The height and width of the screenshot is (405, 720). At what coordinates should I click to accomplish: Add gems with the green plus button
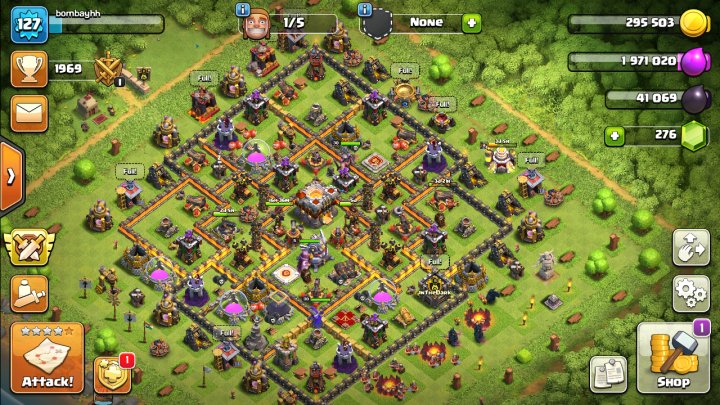point(615,134)
